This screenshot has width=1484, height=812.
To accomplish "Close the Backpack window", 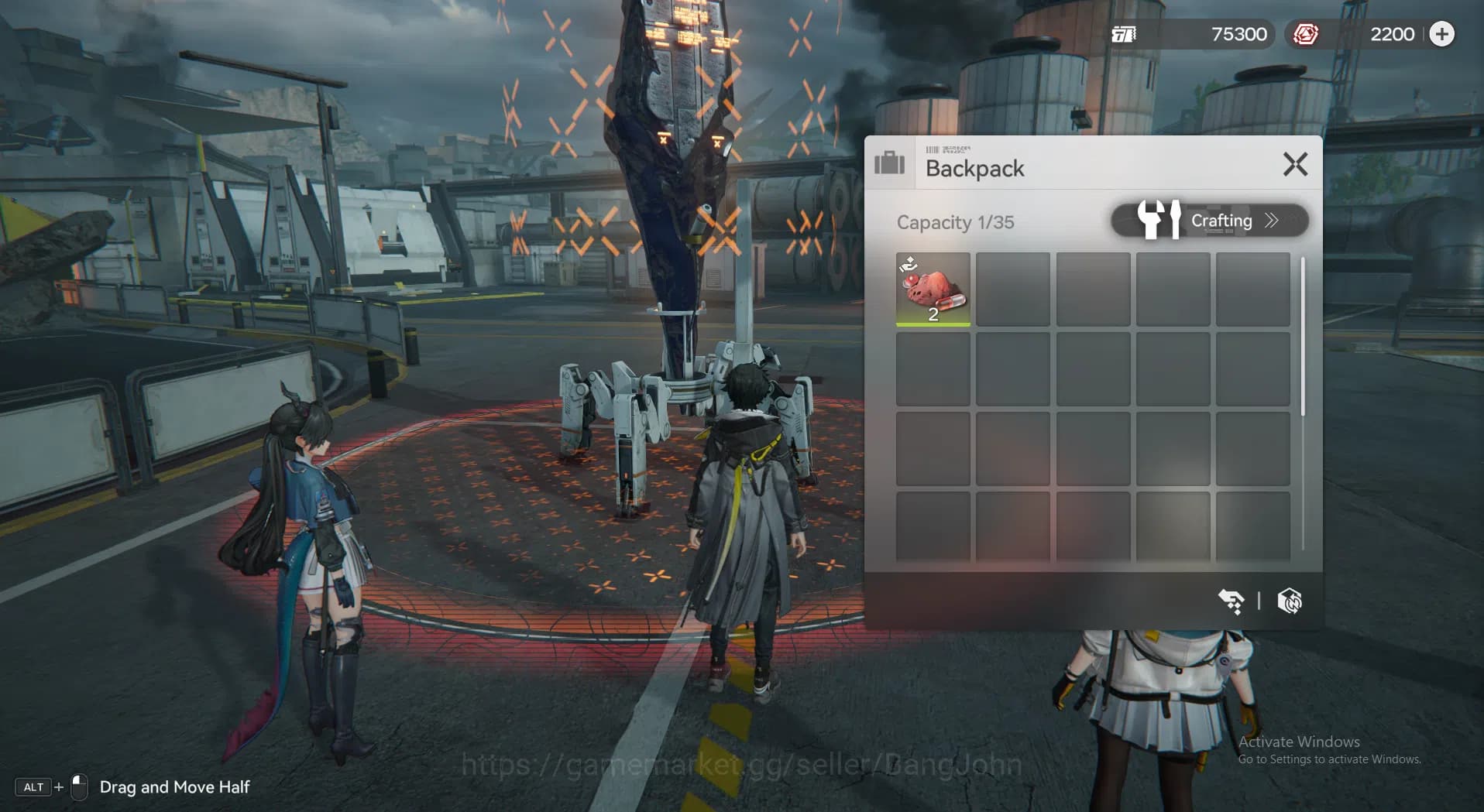I will [1295, 164].
